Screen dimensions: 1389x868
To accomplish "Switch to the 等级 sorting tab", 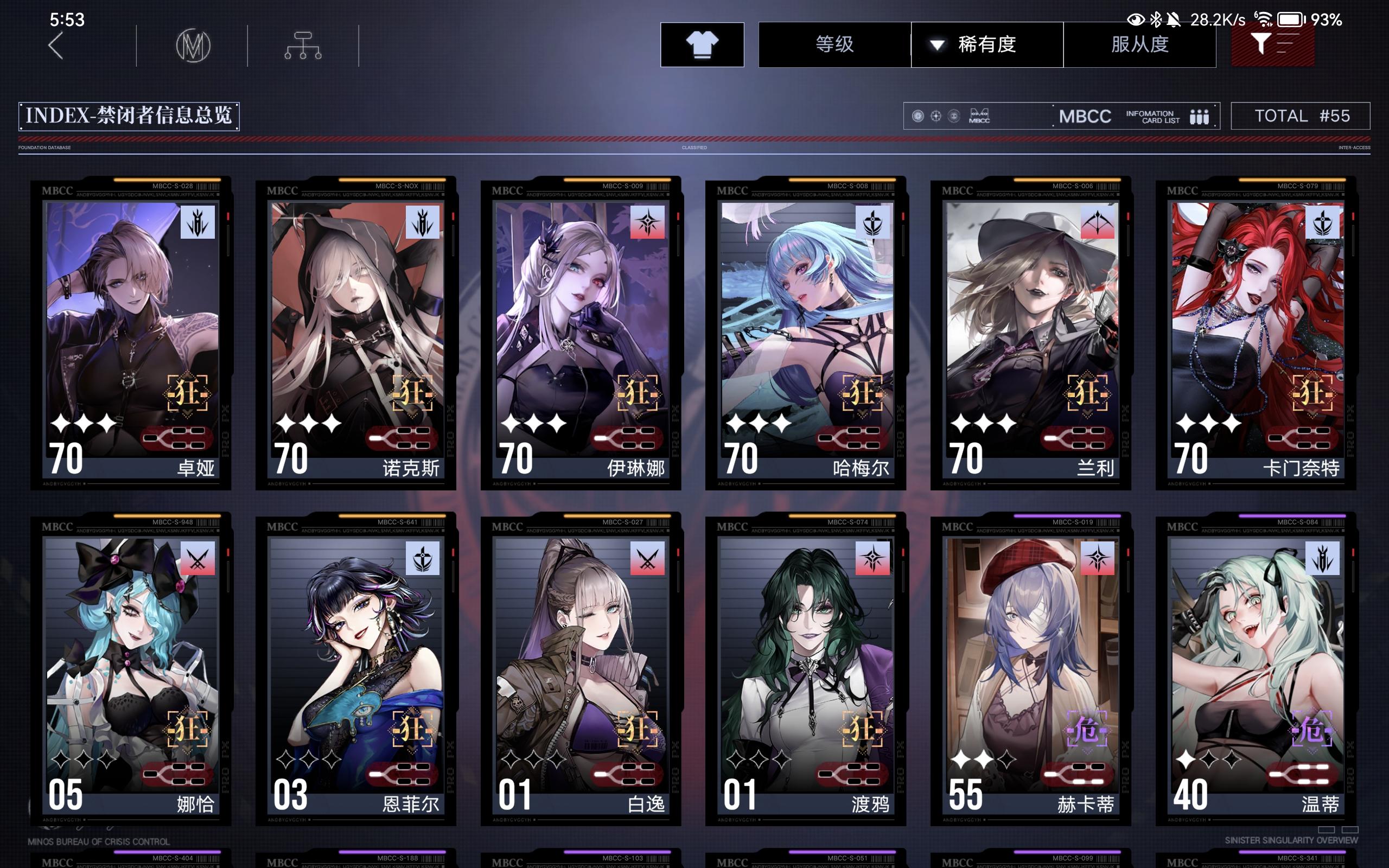I will pos(833,45).
